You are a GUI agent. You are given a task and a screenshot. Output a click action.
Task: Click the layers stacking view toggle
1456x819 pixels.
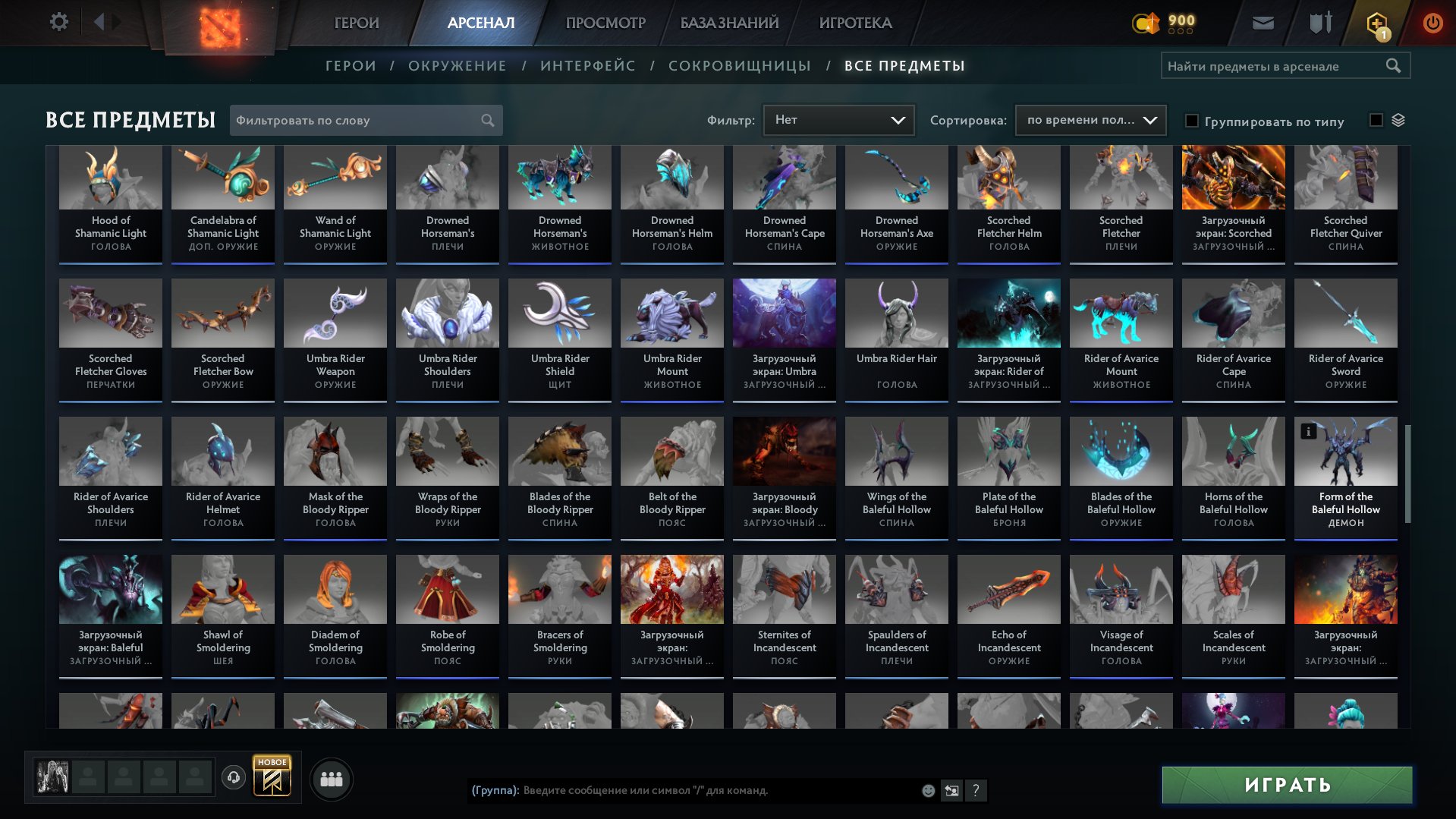tap(1398, 120)
